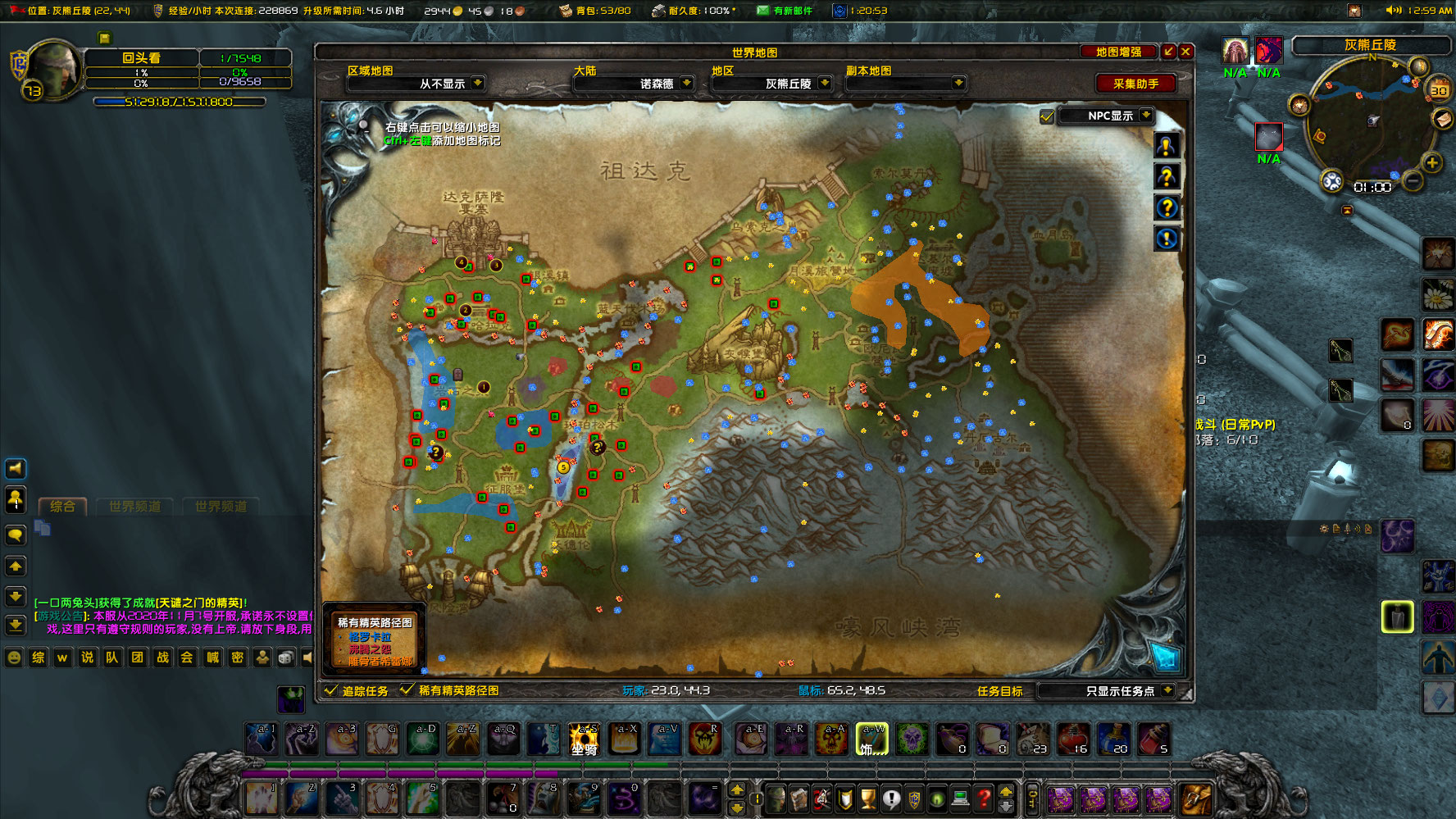Switch to the 世界频道 chat tab
The width and height of the screenshot is (1456, 819).
click(x=135, y=506)
